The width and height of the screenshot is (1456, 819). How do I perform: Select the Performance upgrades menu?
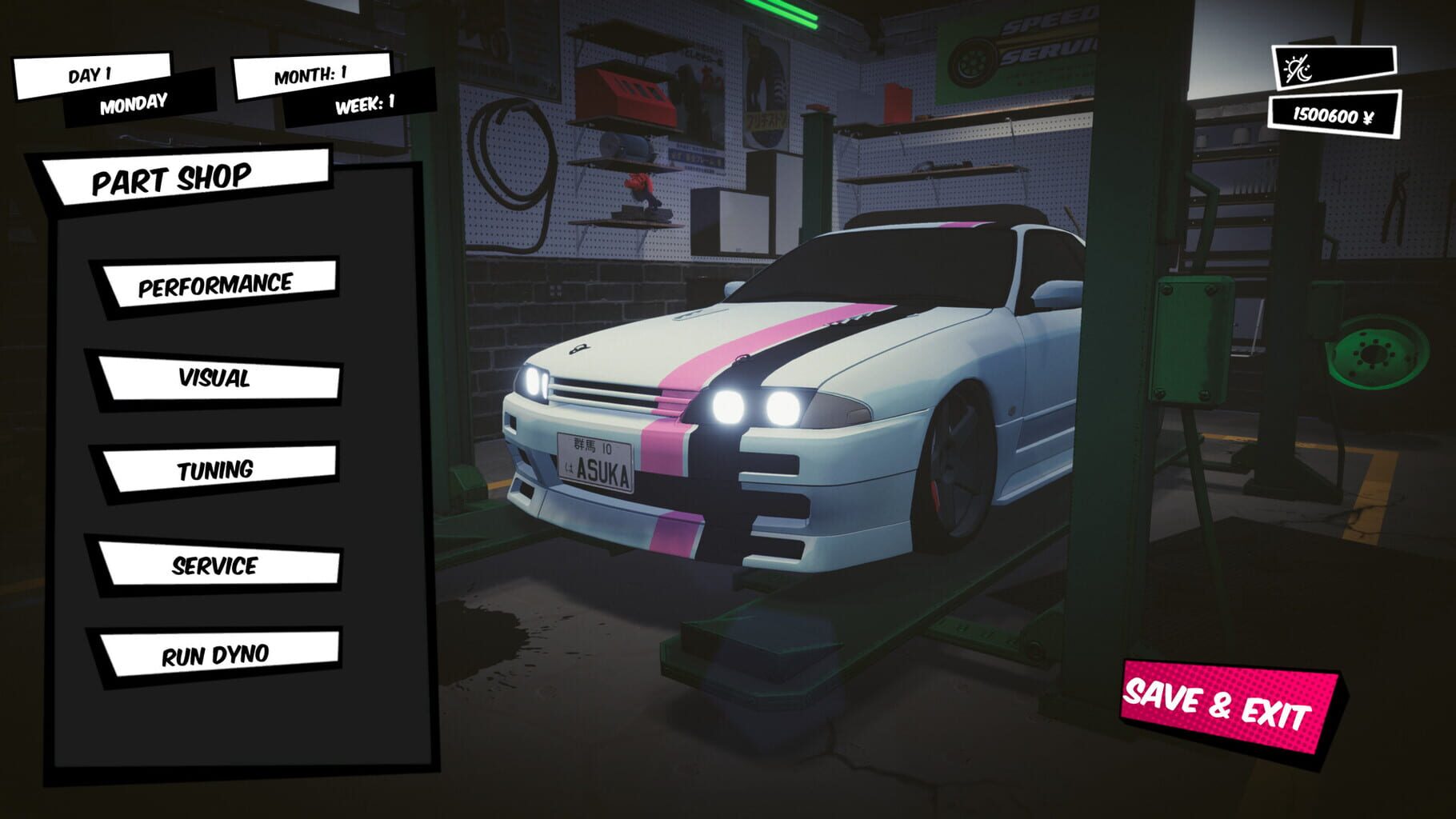tap(216, 283)
